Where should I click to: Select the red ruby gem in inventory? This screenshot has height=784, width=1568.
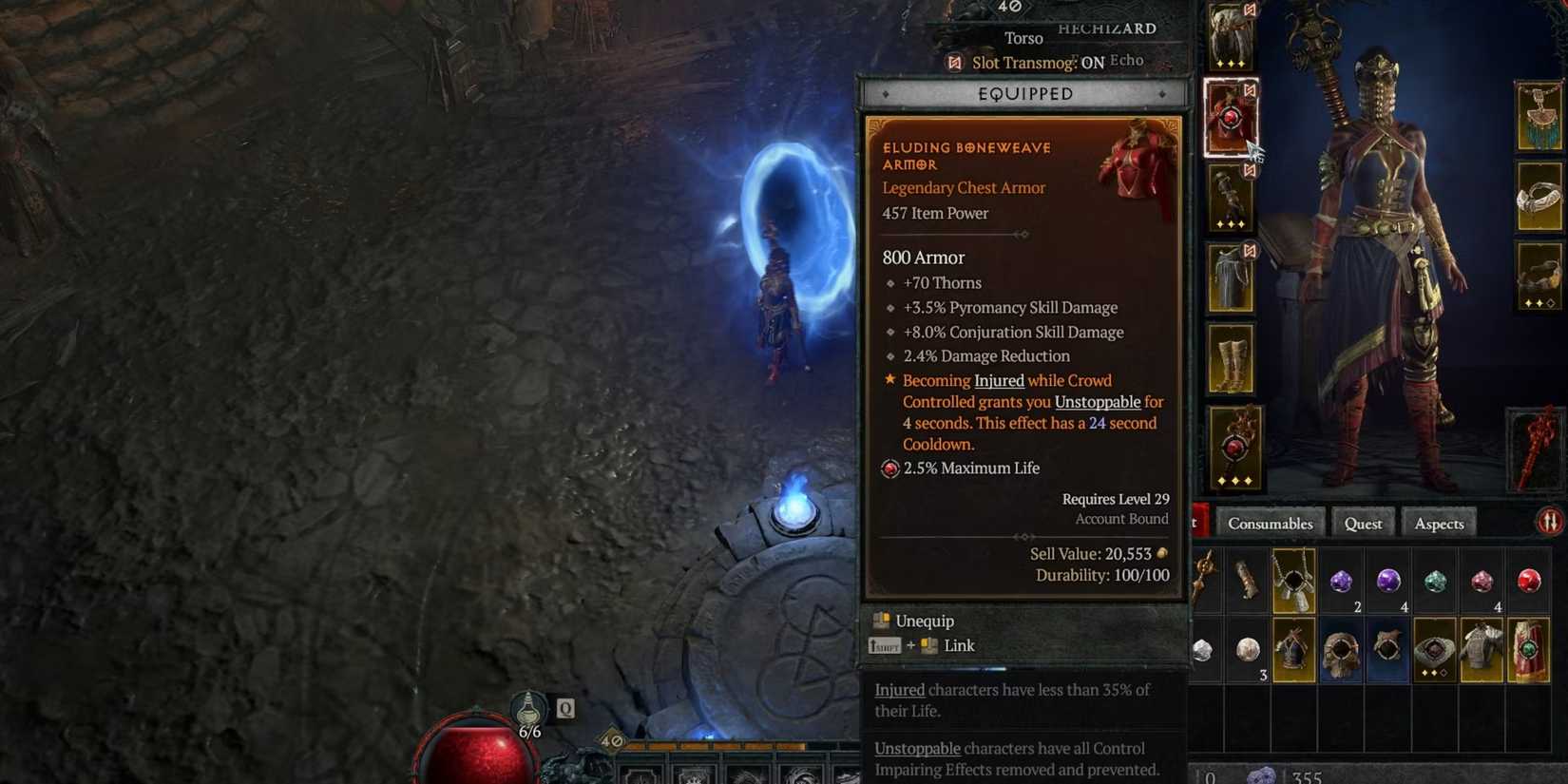click(1528, 578)
